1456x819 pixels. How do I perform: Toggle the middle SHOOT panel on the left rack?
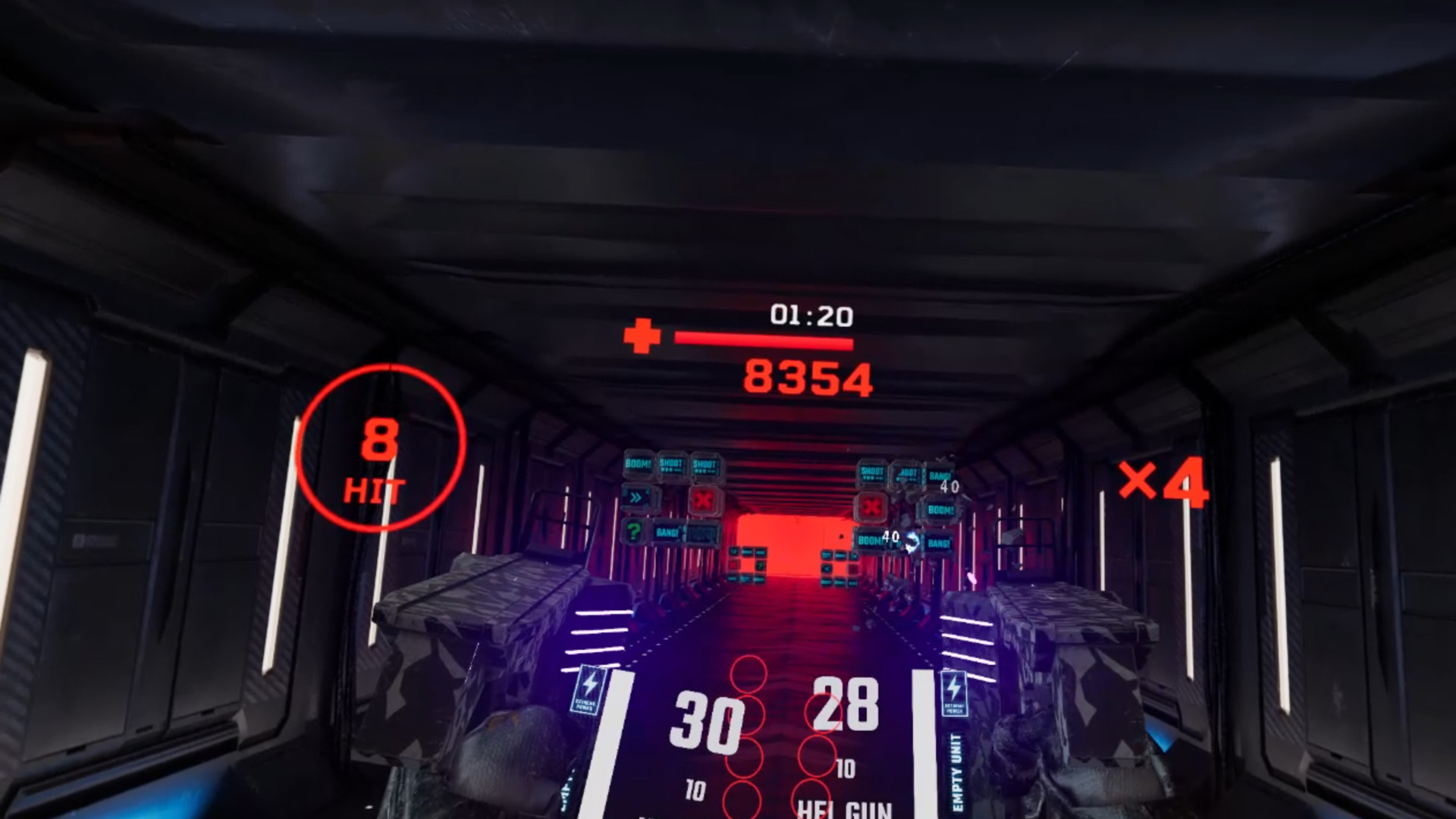[x=671, y=466]
